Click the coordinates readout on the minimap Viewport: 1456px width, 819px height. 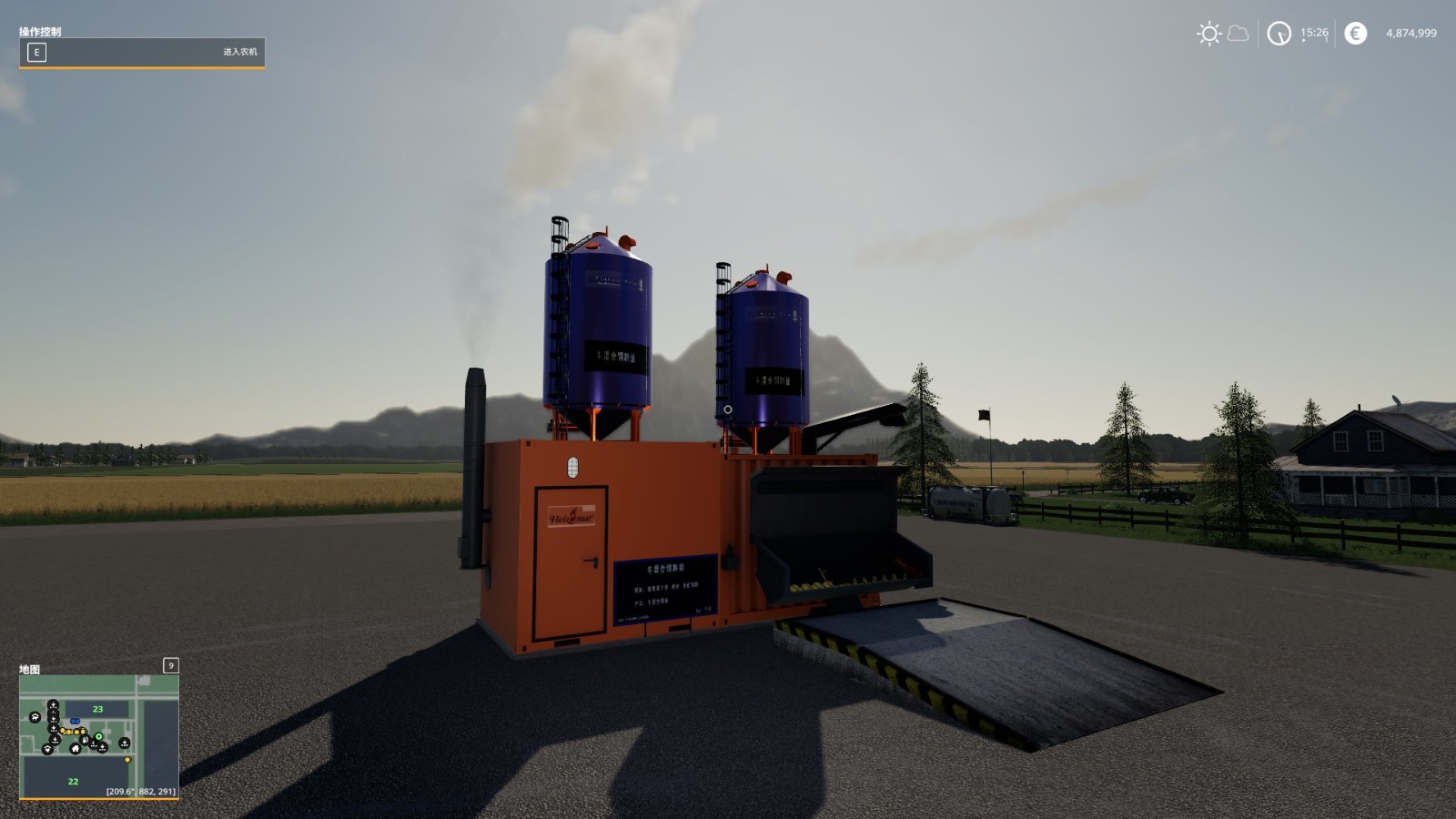tap(140, 791)
